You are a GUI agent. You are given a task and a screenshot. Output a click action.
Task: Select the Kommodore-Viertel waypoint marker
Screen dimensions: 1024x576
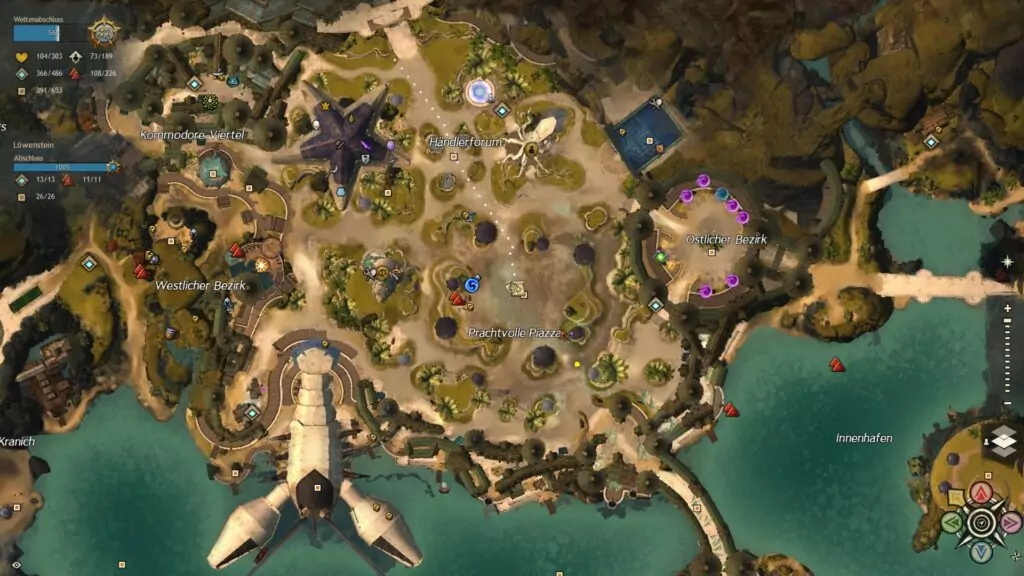click(x=194, y=84)
